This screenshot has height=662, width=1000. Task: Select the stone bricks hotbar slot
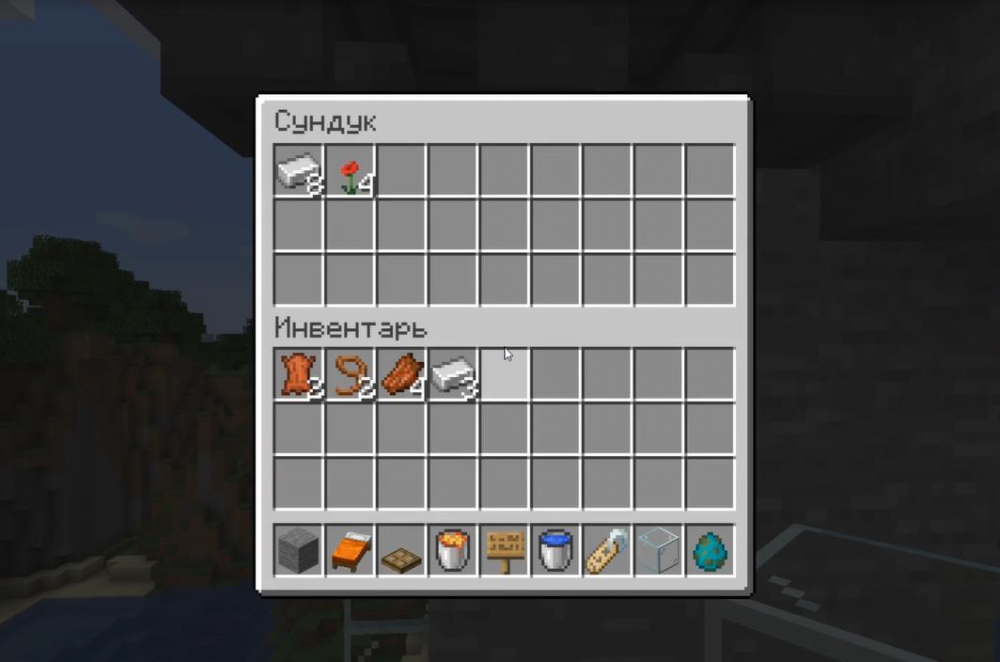299,550
